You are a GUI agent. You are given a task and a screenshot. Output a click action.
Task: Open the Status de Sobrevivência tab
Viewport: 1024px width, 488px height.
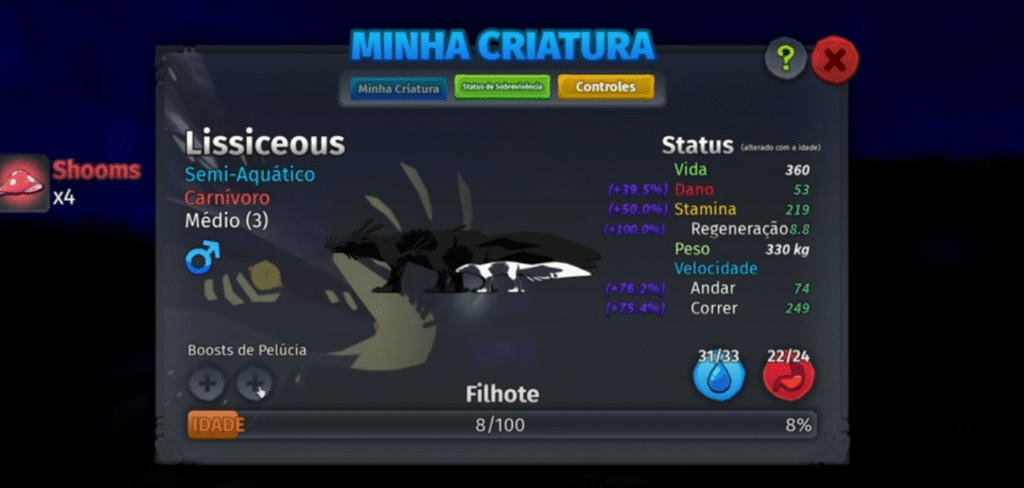502,88
